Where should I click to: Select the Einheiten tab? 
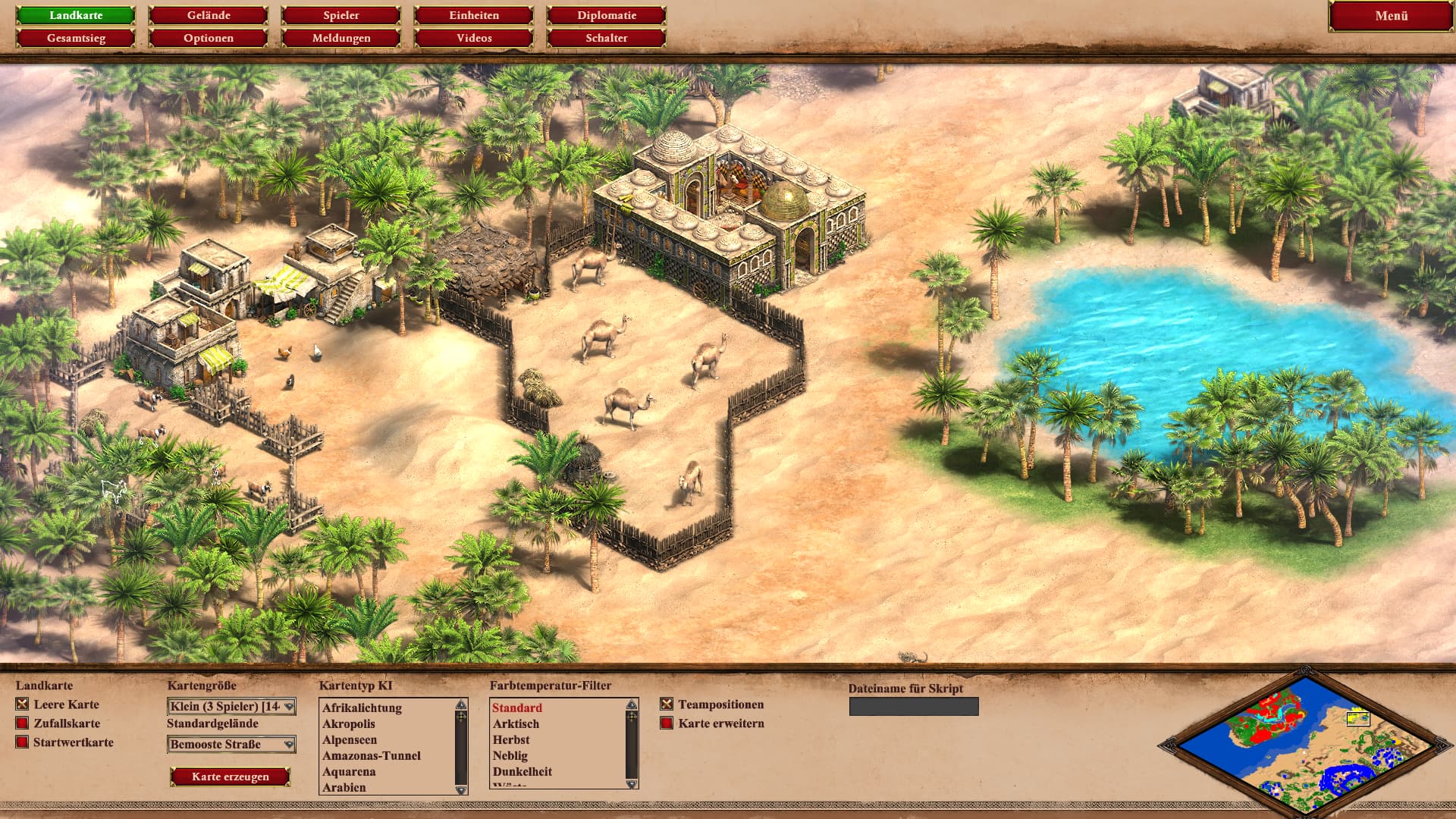[474, 15]
